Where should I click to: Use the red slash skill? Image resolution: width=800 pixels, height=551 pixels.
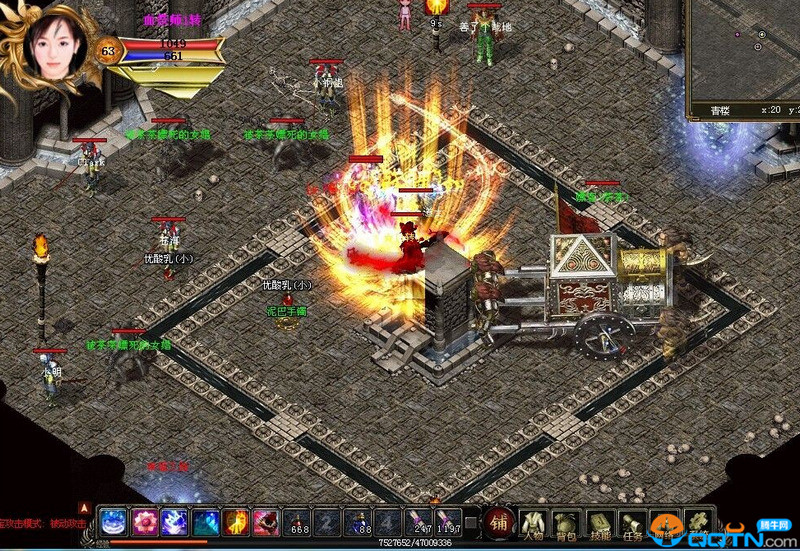click(x=266, y=522)
